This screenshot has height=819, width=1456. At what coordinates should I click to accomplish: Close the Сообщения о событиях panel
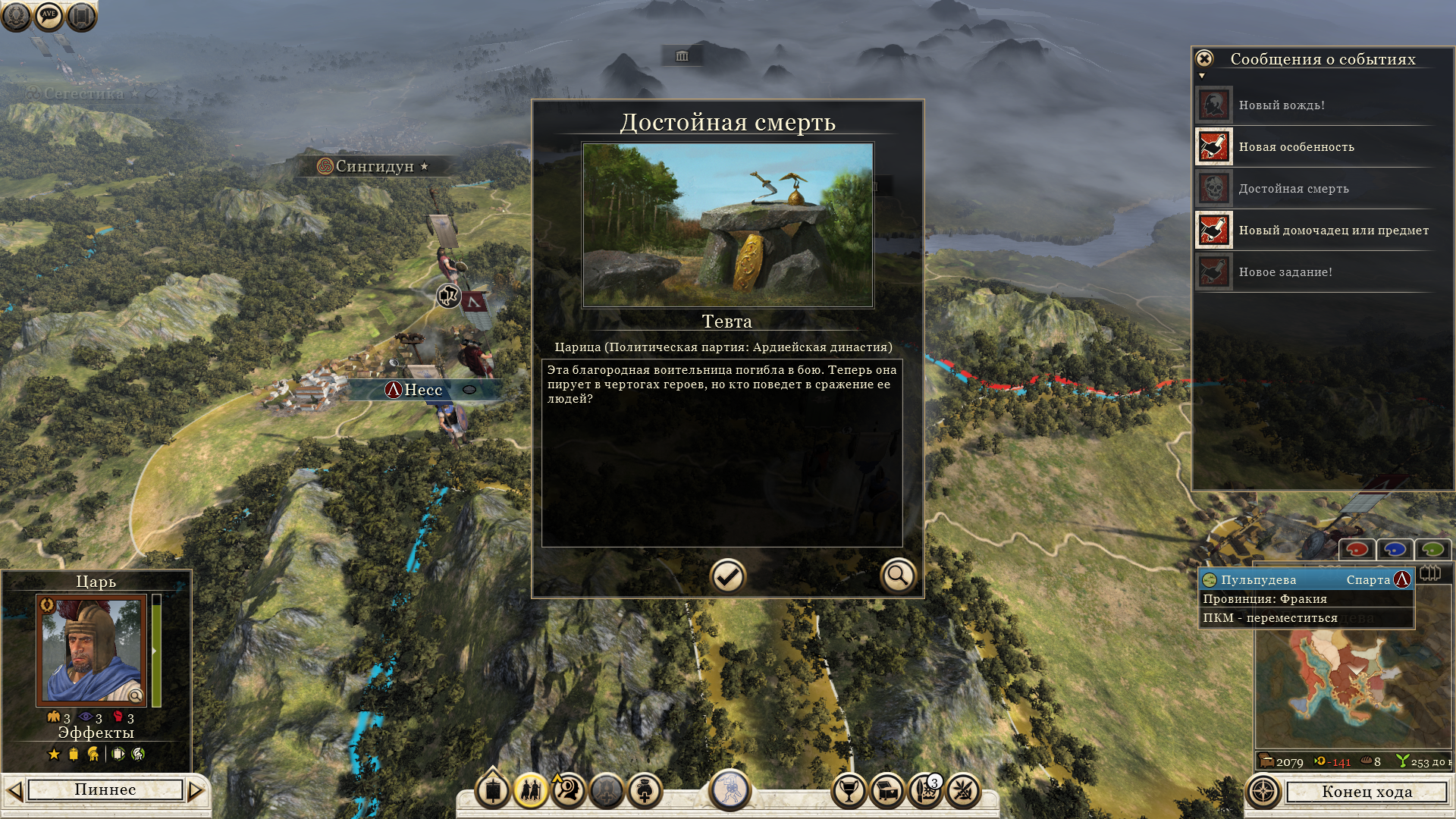coord(1204,59)
